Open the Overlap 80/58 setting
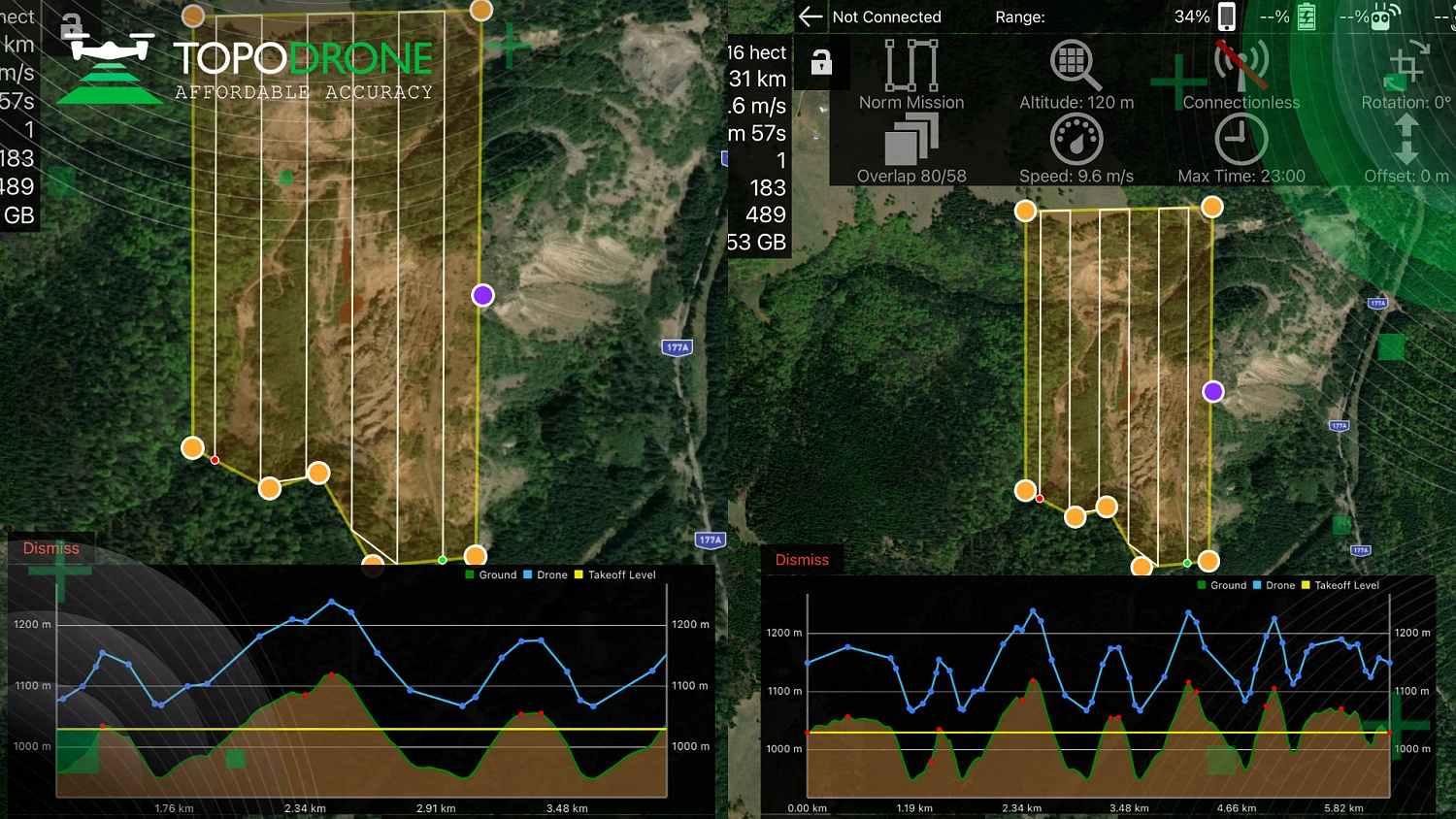This screenshot has width=1456, height=819. point(911,140)
